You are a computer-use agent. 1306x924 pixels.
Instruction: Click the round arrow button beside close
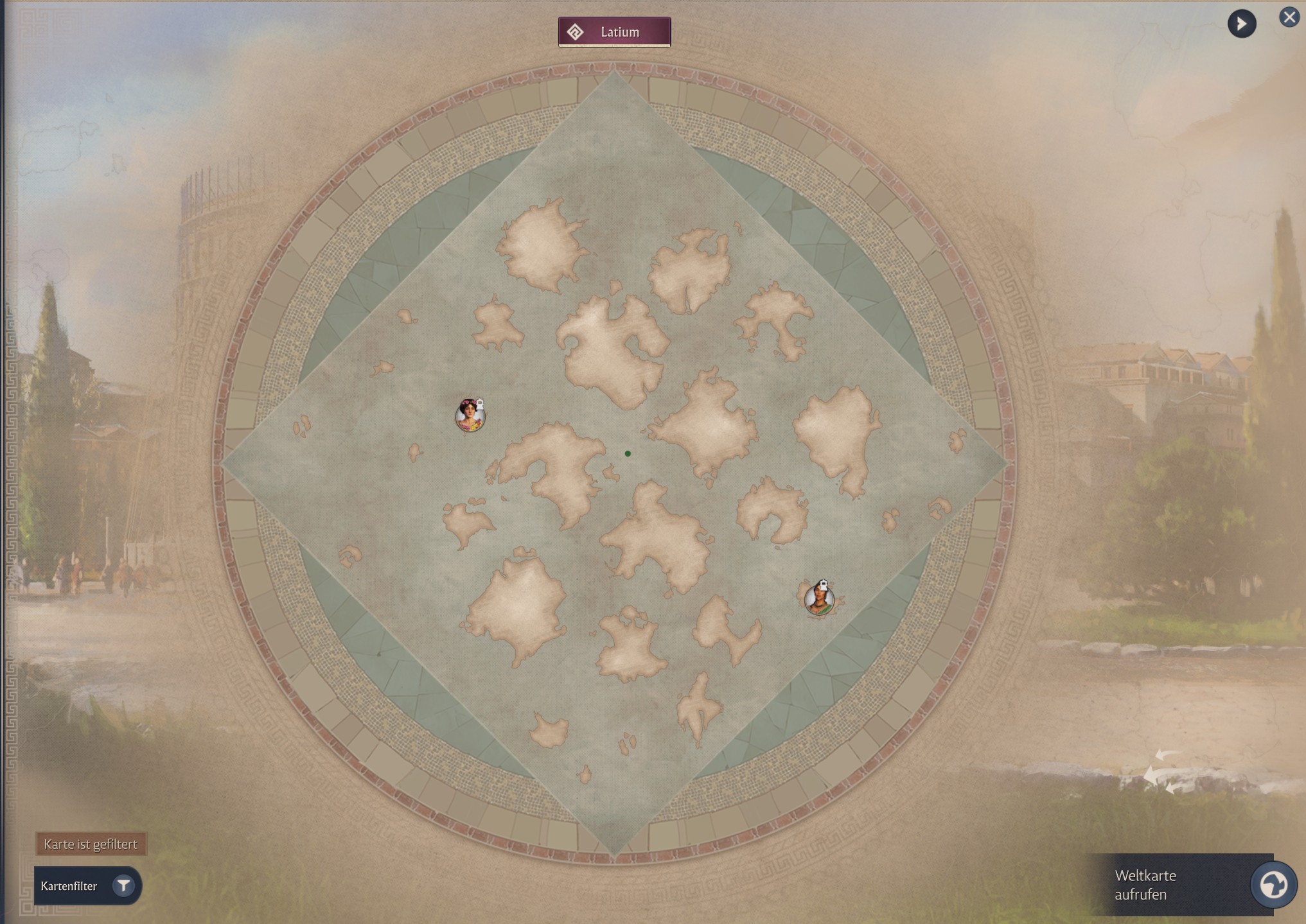[1241, 24]
